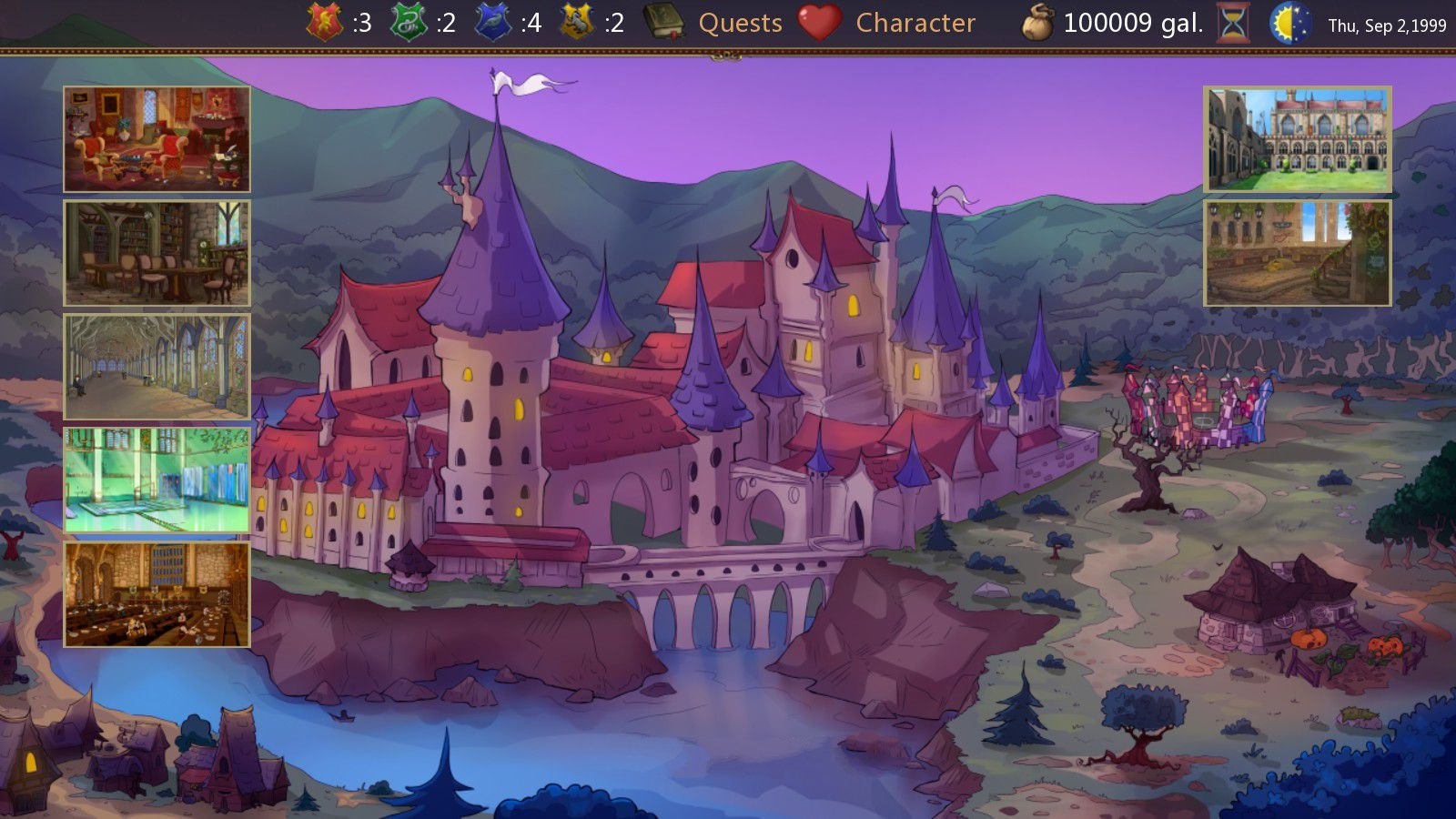This screenshot has width=1456, height=819.
Task: Click the hourglass wait icon
Action: tap(1233, 23)
